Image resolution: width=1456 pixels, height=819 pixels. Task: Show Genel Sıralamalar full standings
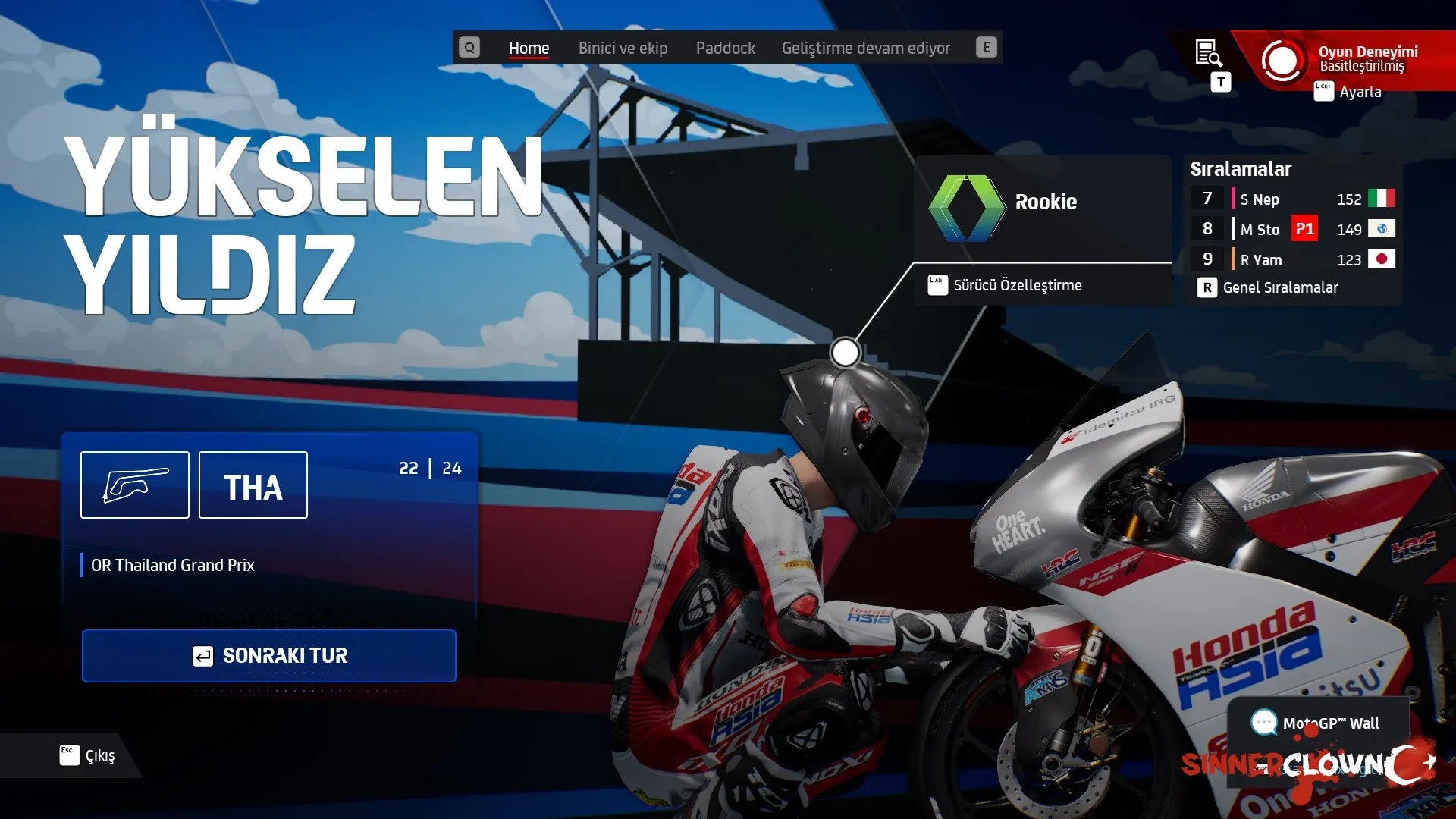[x=1279, y=287]
